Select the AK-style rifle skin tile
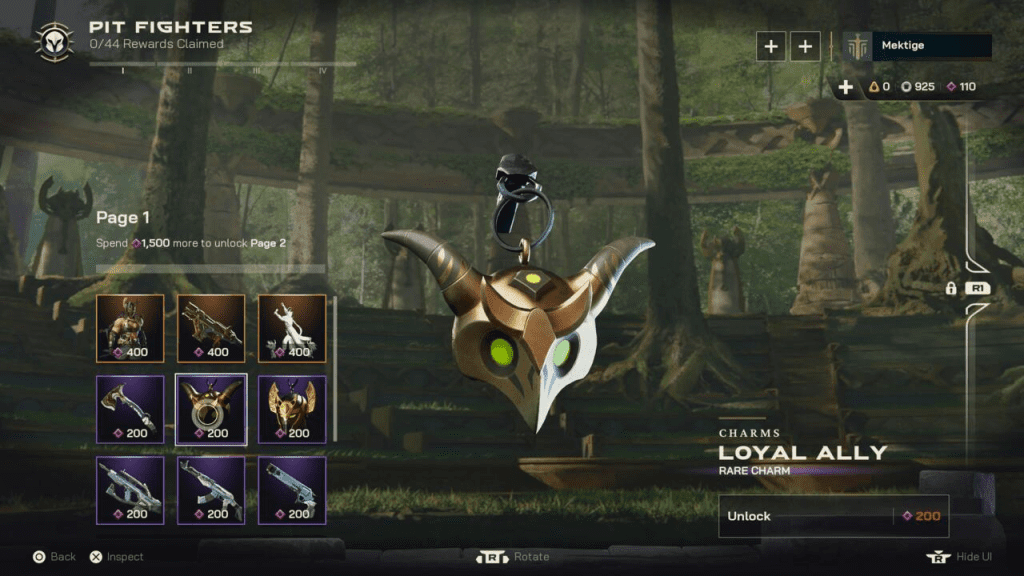Image resolution: width=1024 pixels, height=576 pixels. (x=211, y=490)
